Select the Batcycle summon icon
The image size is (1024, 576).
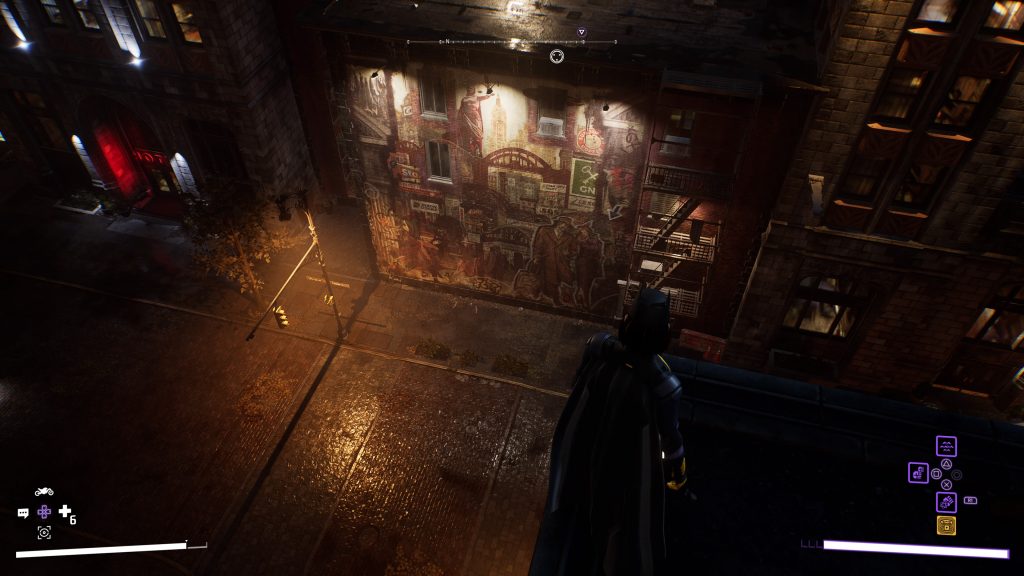[x=44, y=492]
